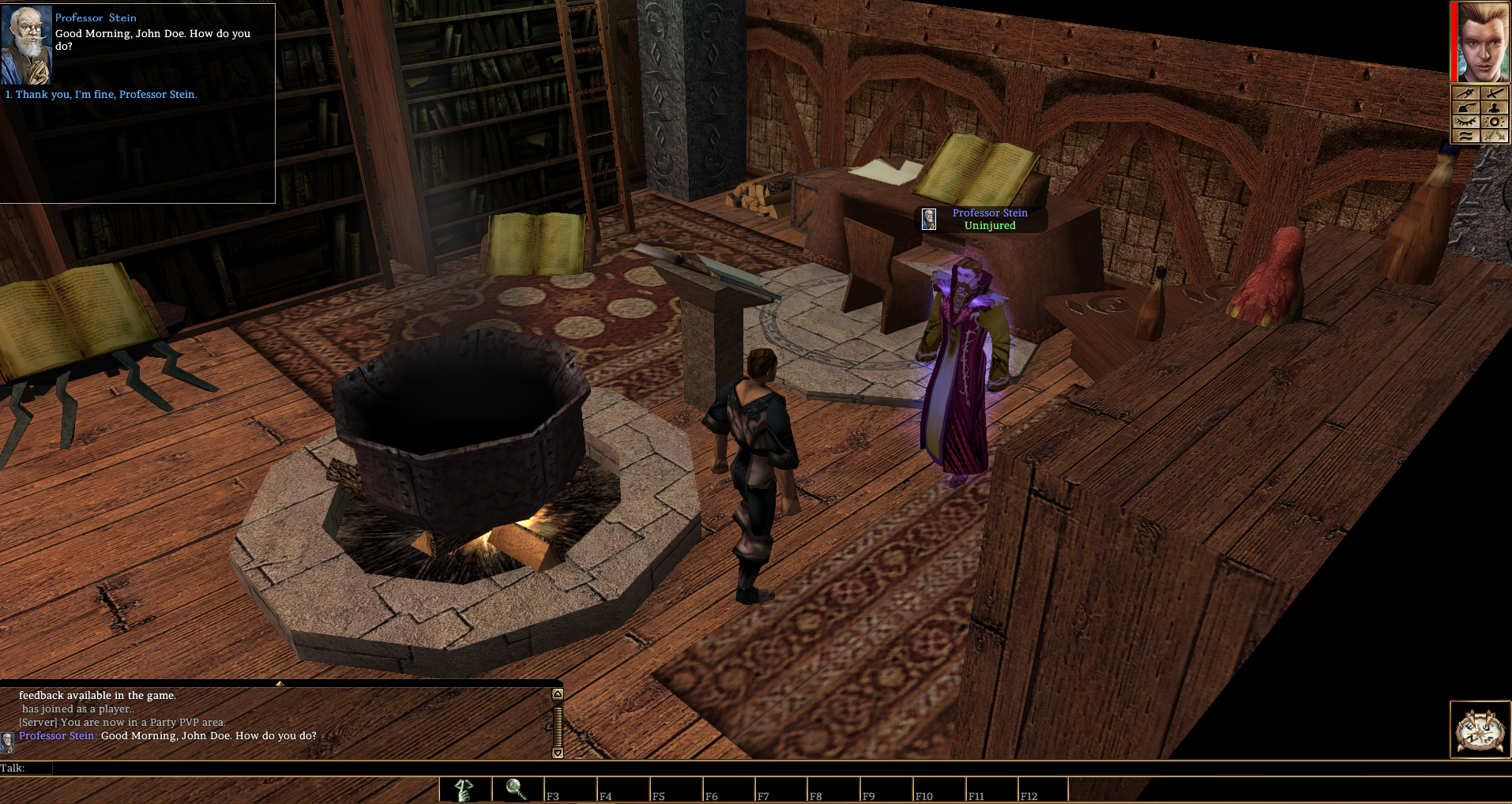Open the compass icon at bottom right
Screen dimensions: 1512x804
coord(1480,730)
